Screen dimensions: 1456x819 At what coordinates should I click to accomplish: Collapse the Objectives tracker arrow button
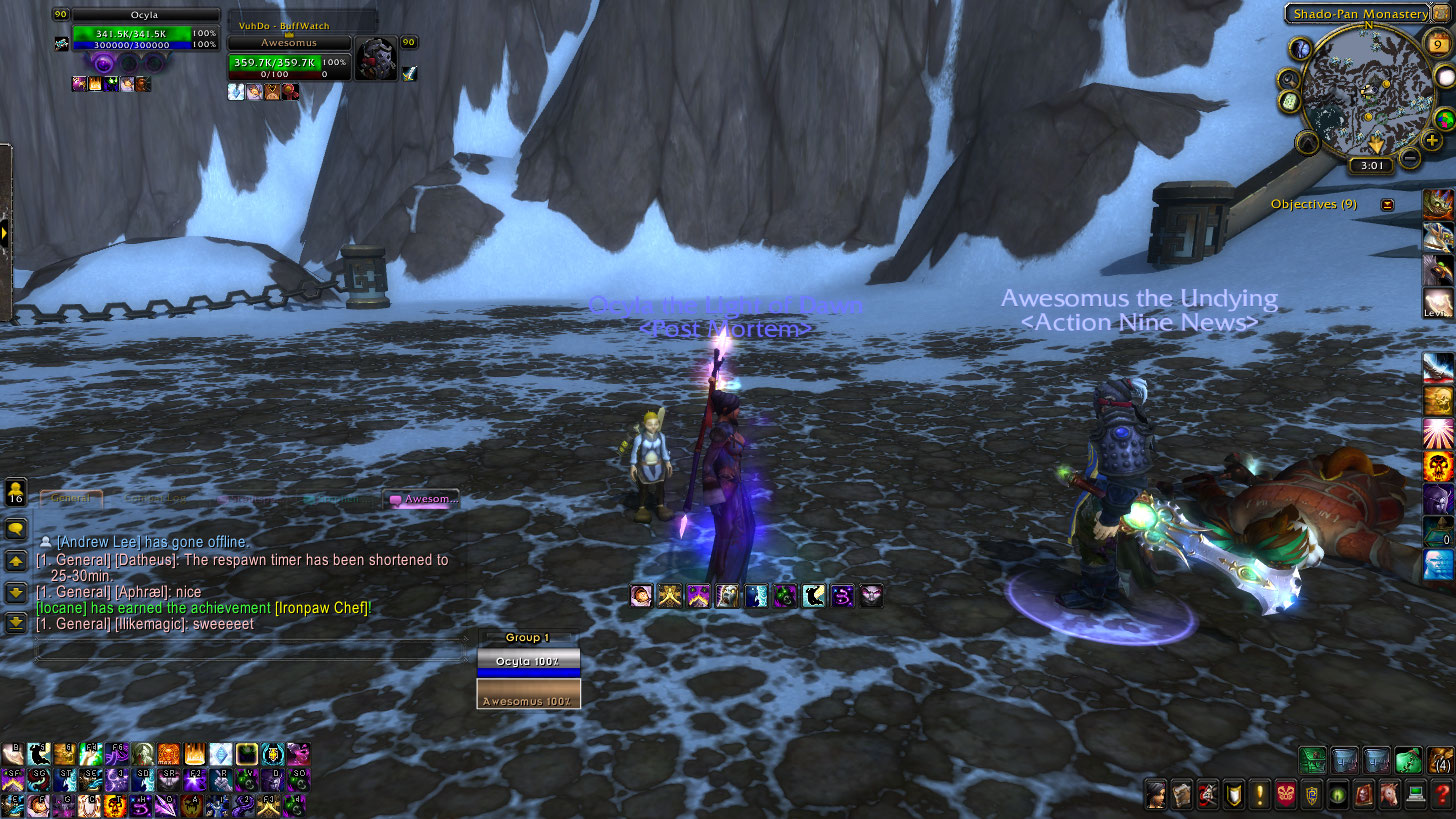(1387, 205)
